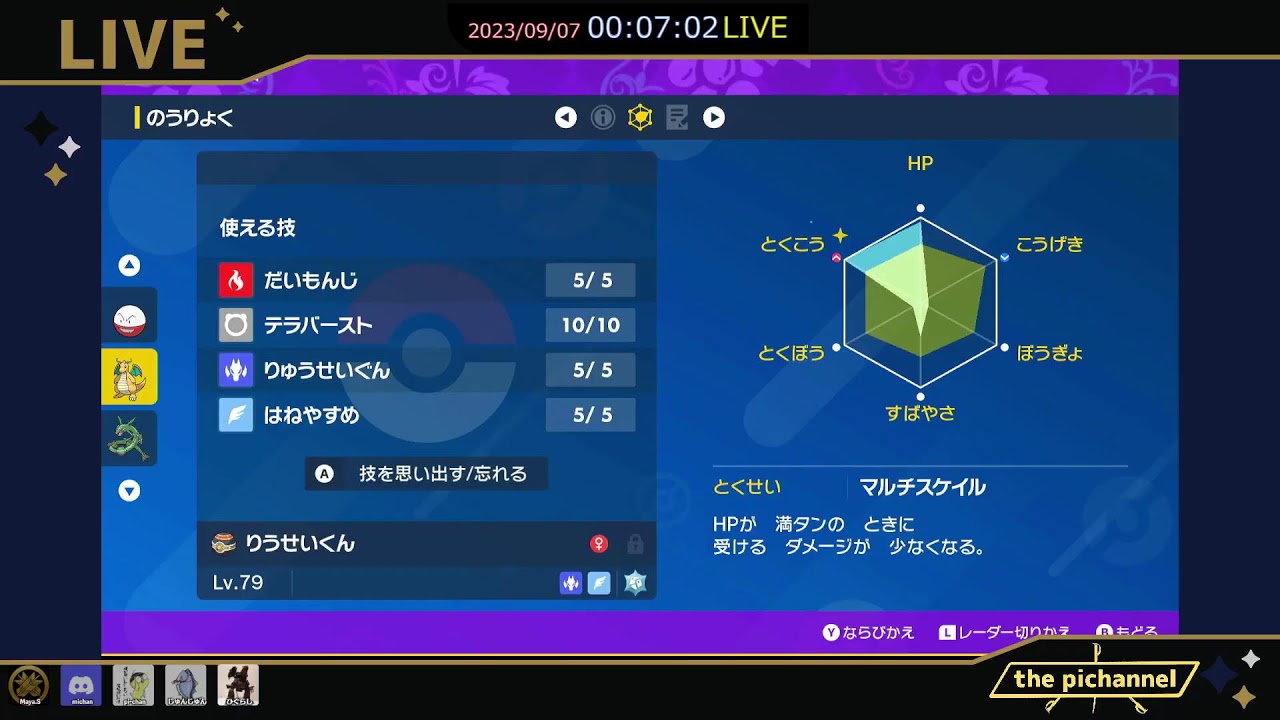Click テラバースト PP counter 10/10
The image size is (1280, 720).
pyautogui.click(x=590, y=325)
